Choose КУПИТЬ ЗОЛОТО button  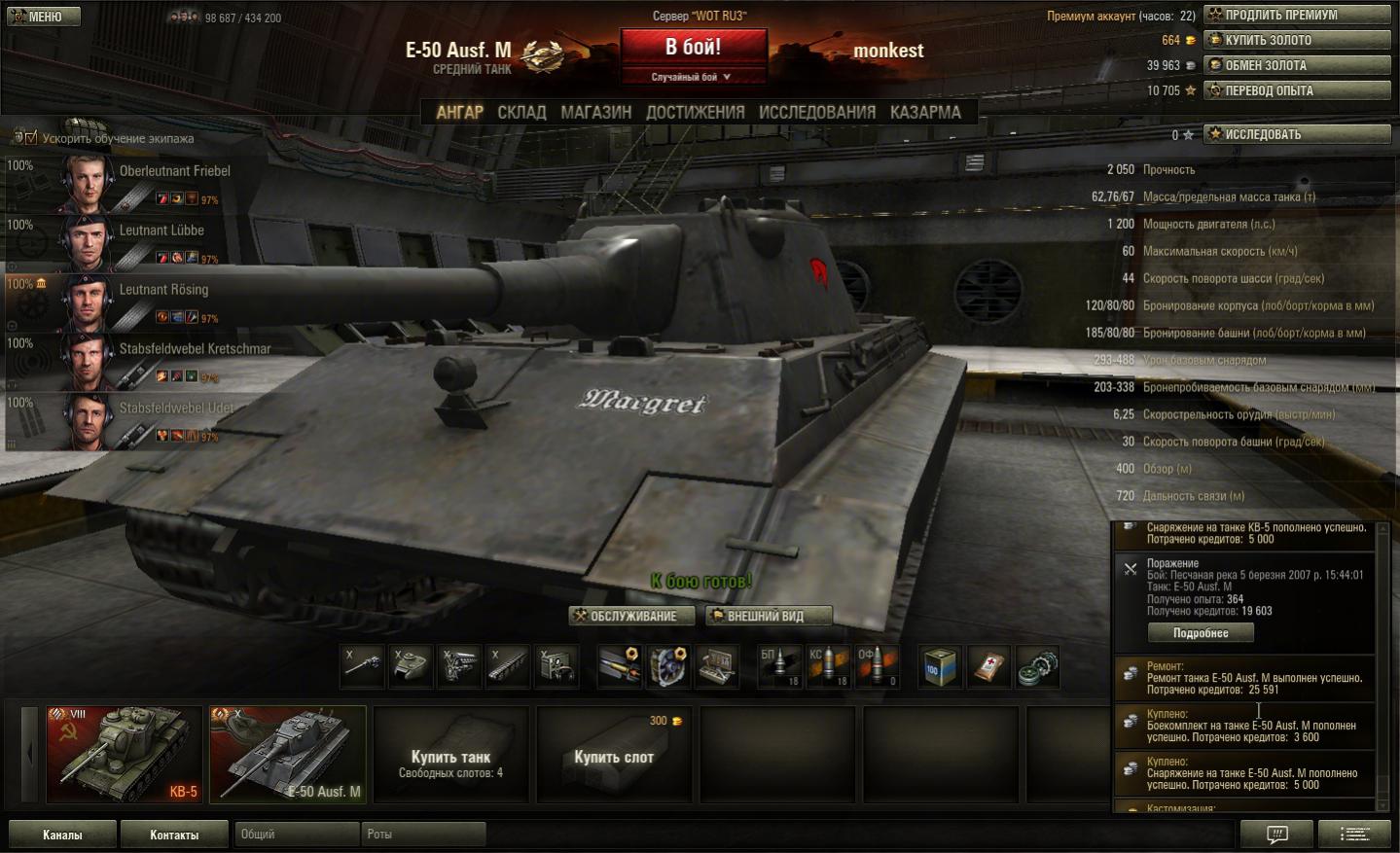(1297, 40)
